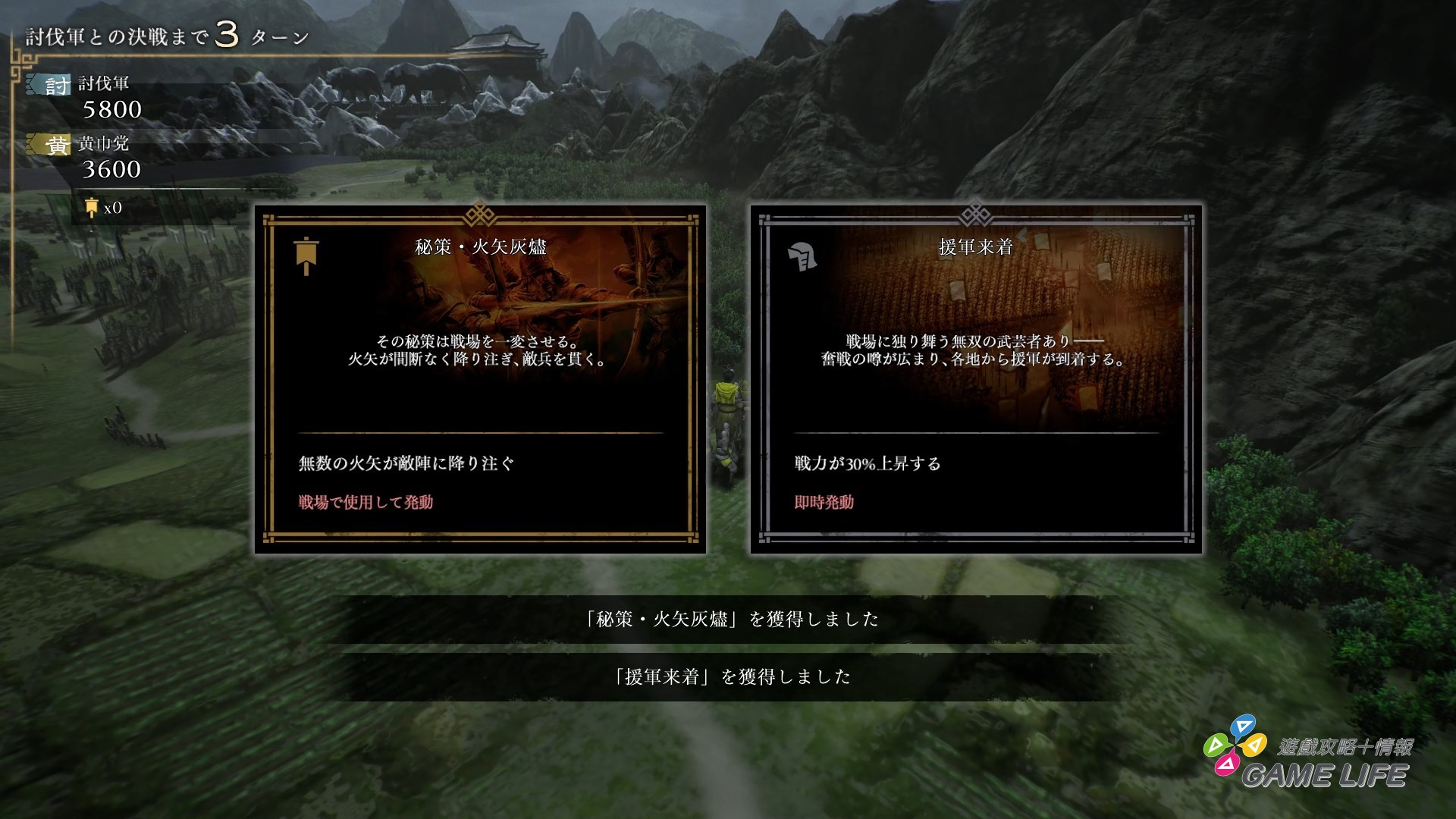Screen dimensions: 1456x819
Task: Click the helmet icon on the 援軍来着 card
Action: pyautogui.click(x=802, y=256)
